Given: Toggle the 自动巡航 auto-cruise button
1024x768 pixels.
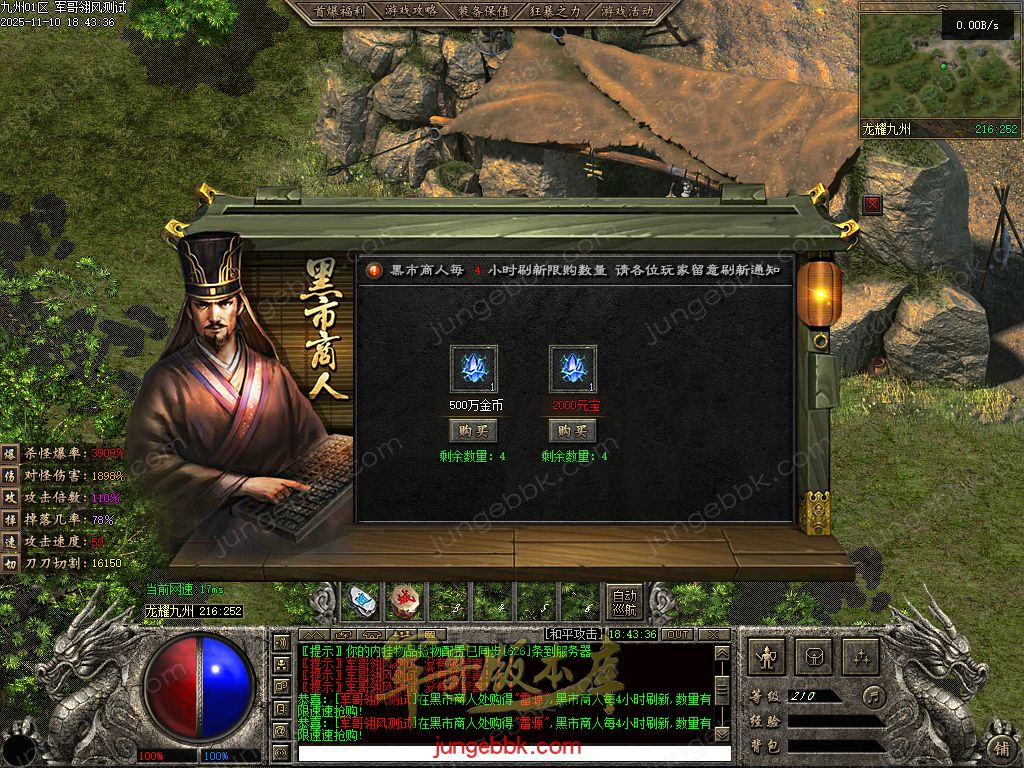Looking at the screenshot, I should [624, 601].
